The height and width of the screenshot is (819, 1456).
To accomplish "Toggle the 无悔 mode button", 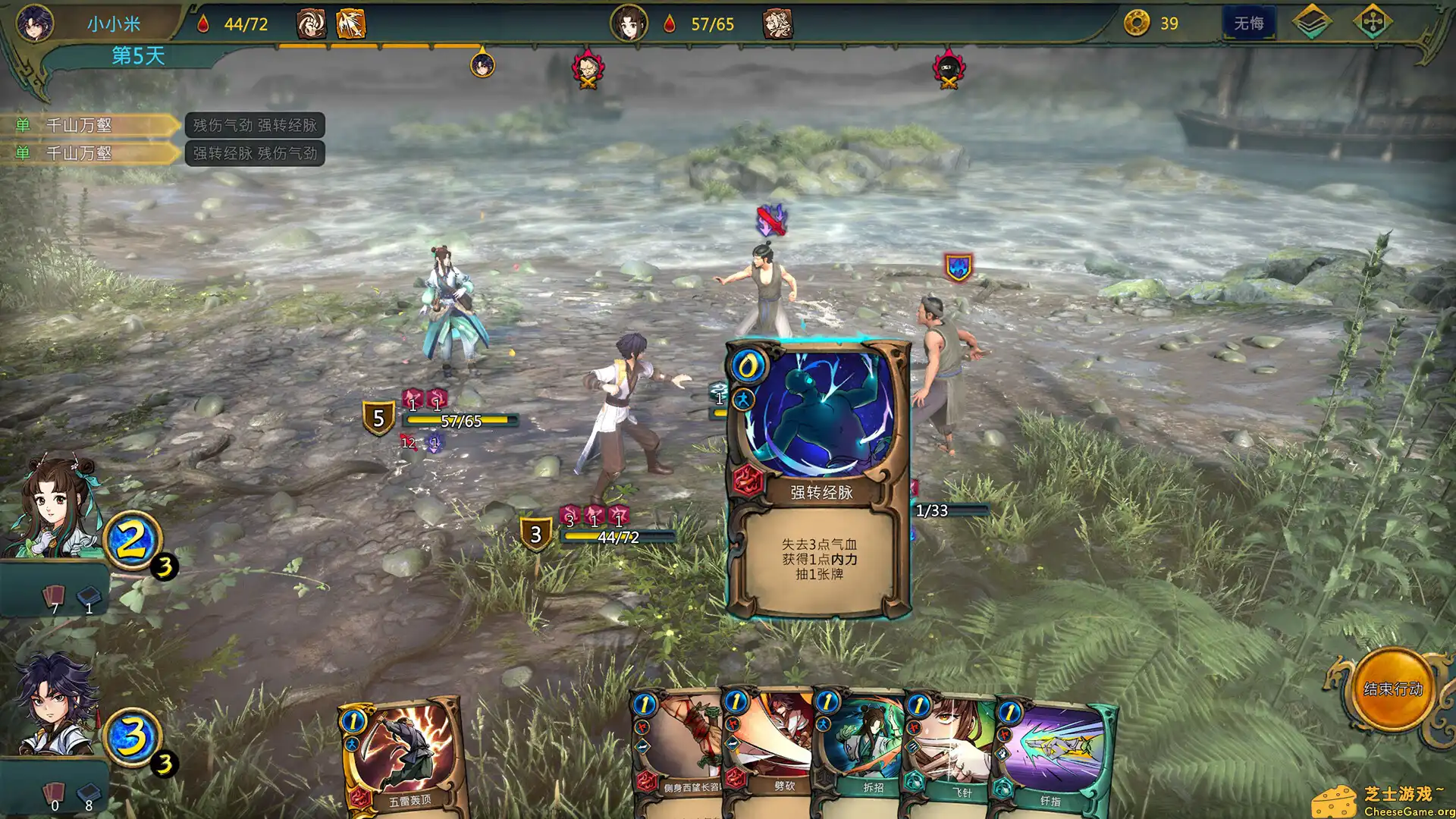I will click(x=1250, y=23).
